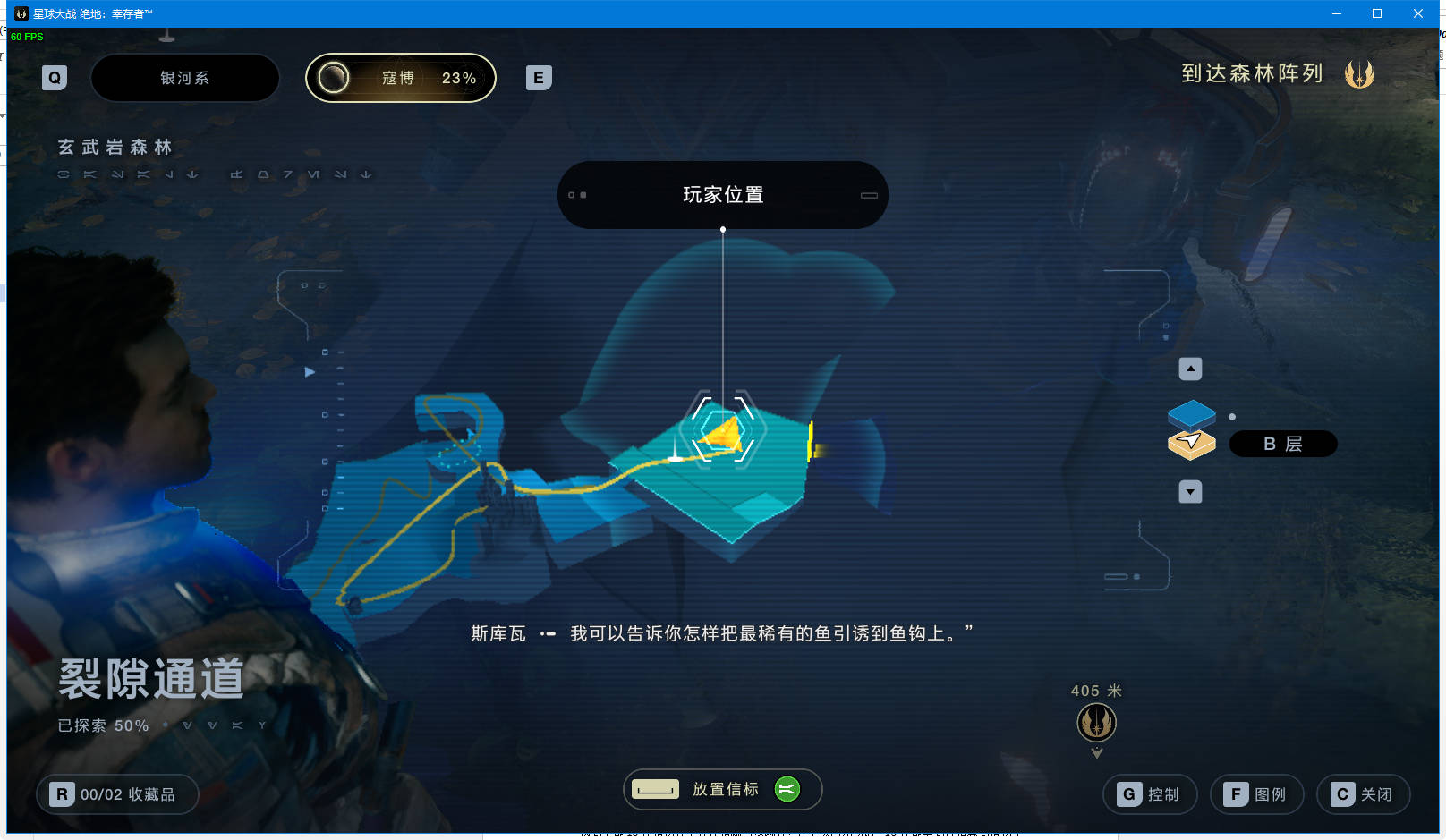Viewport: 1446px width, 840px height.
Task: Move up one map floor with the up arrow
Action: click(x=1190, y=369)
